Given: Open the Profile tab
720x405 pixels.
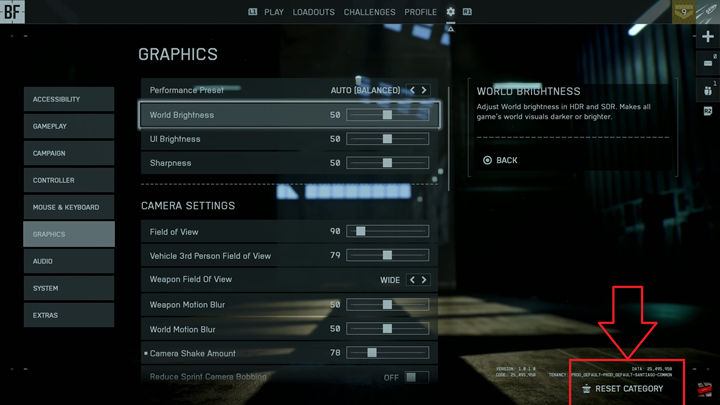Looking at the screenshot, I should click(x=420, y=12).
